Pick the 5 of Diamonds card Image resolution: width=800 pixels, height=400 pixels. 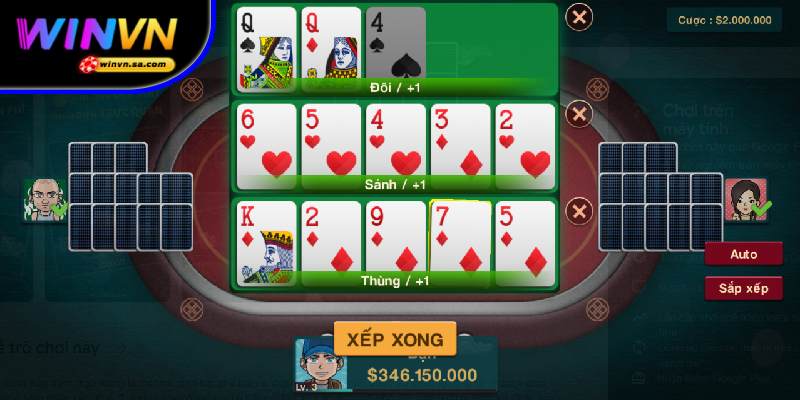pyautogui.click(x=525, y=238)
